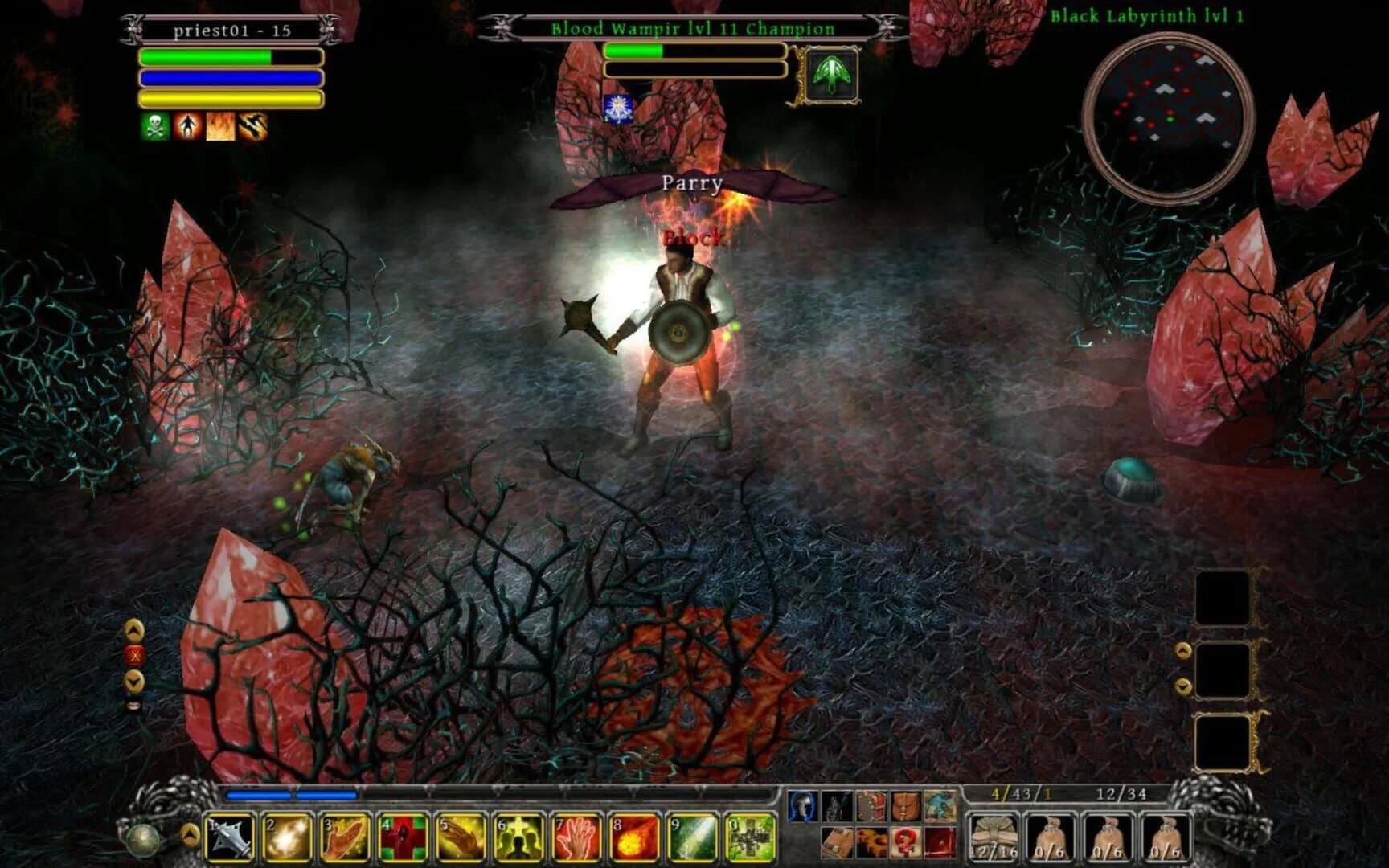Image resolution: width=1389 pixels, height=868 pixels.
Task: Expand the list using the left-side up arrow
Action: (133, 630)
